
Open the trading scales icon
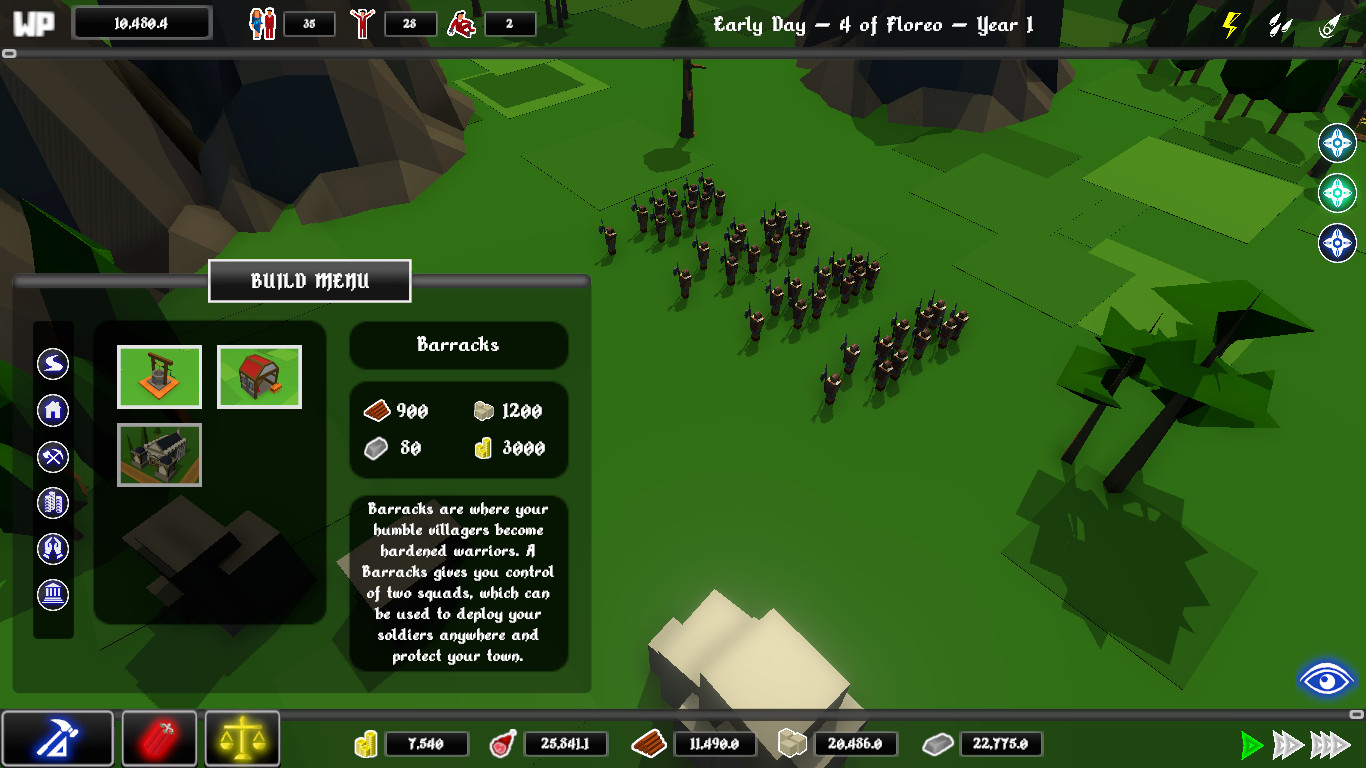(x=241, y=738)
